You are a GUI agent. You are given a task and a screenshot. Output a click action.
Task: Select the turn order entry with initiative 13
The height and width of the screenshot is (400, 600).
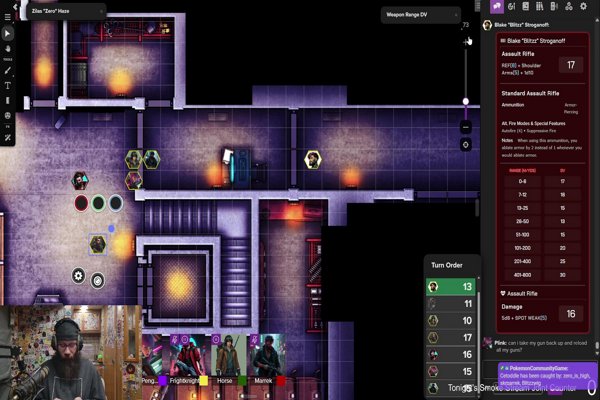pyautogui.click(x=452, y=286)
